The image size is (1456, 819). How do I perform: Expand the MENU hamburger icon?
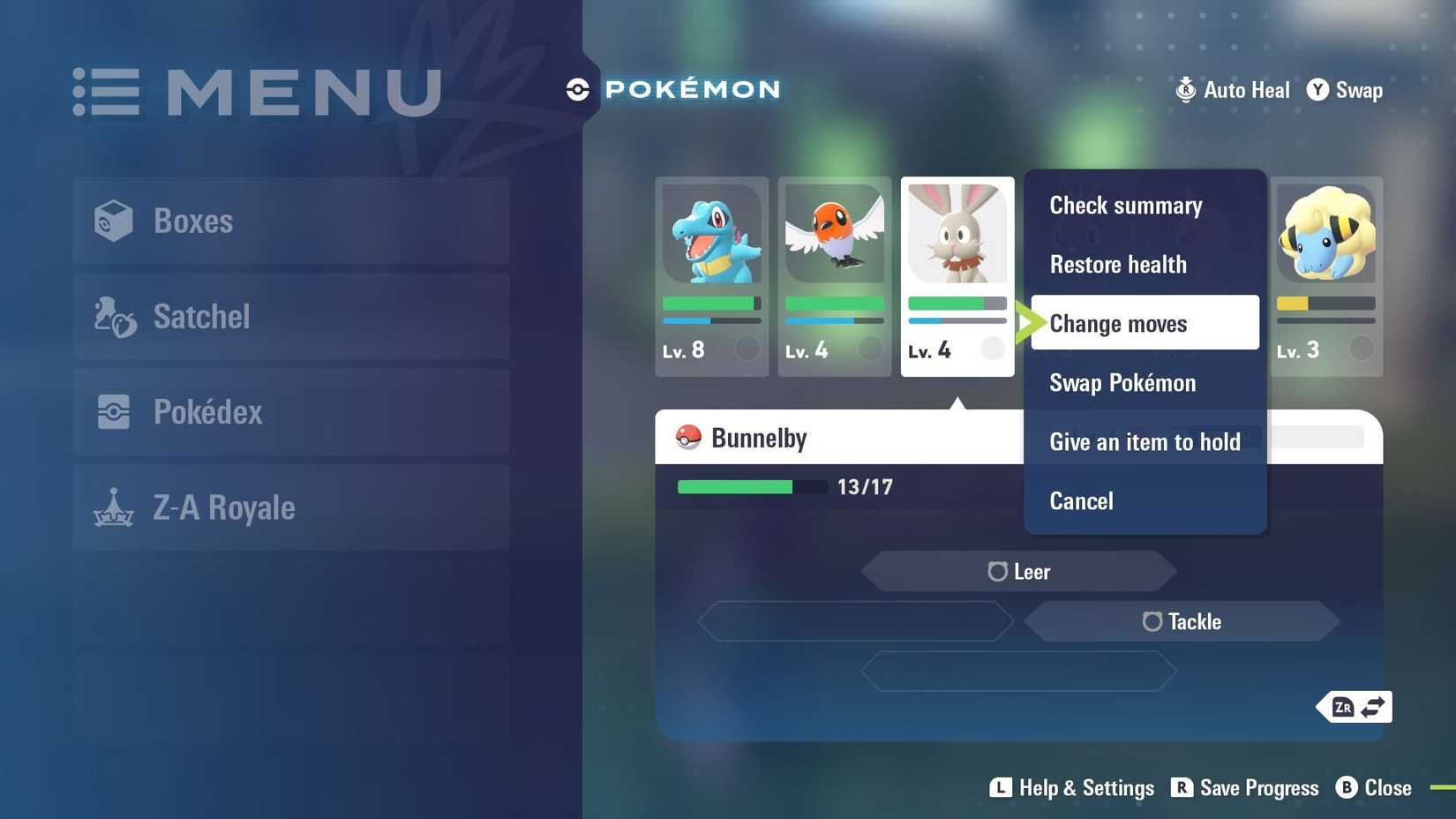[x=105, y=91]
